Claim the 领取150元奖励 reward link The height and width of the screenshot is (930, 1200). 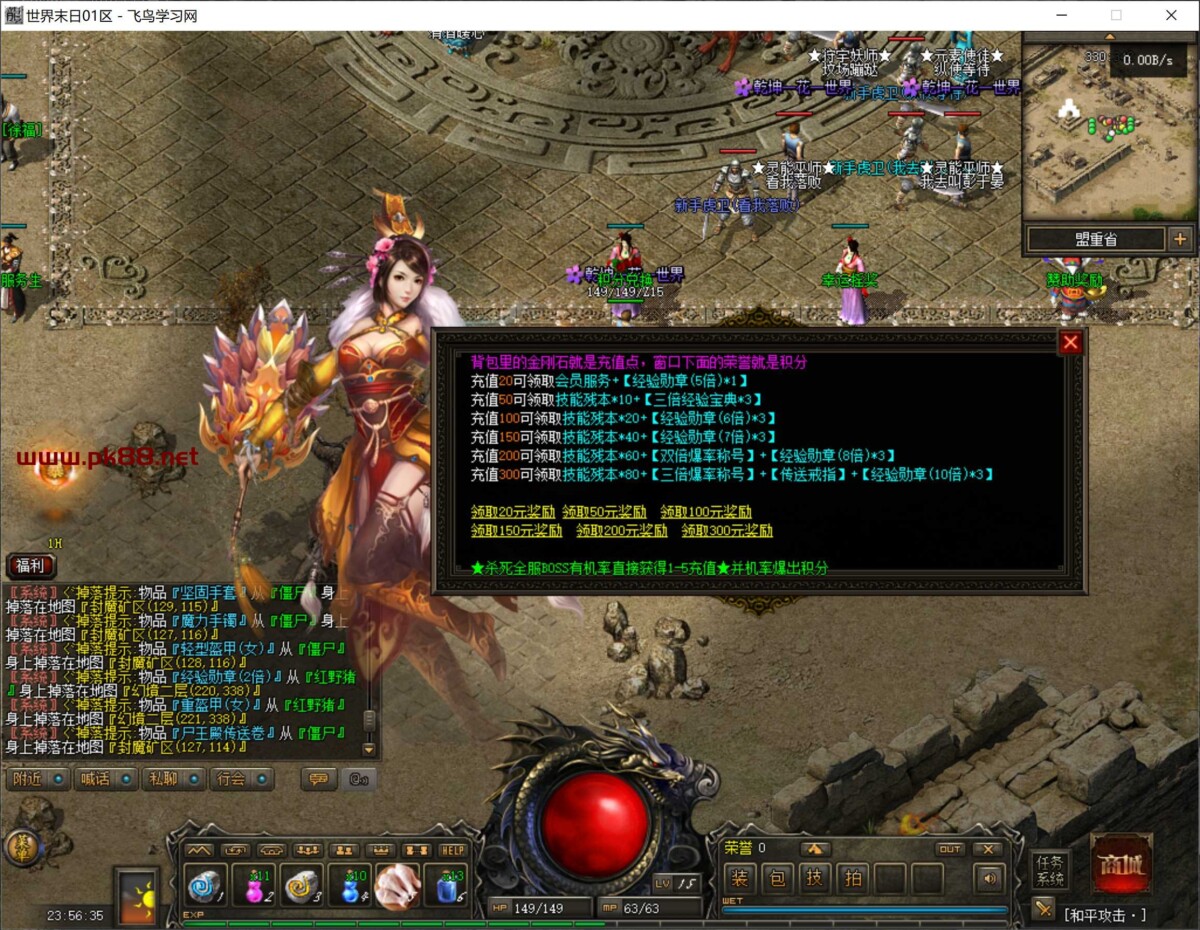[x=516, y=531]
